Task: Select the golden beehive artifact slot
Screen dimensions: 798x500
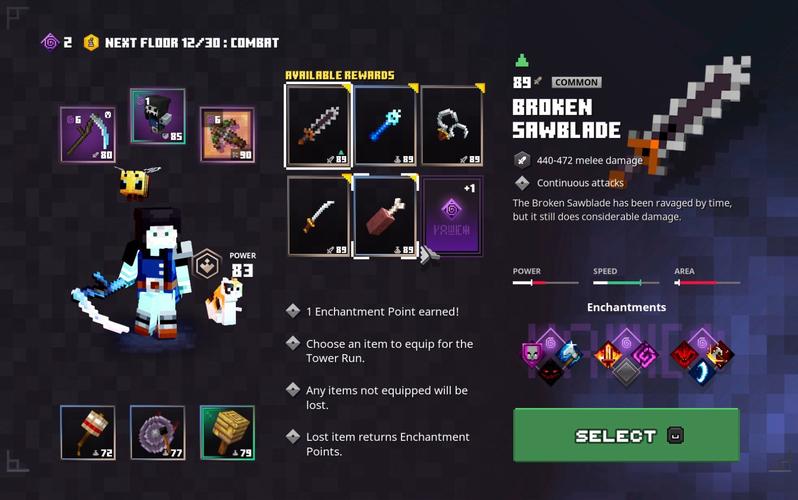Action: tap(227, 432)
